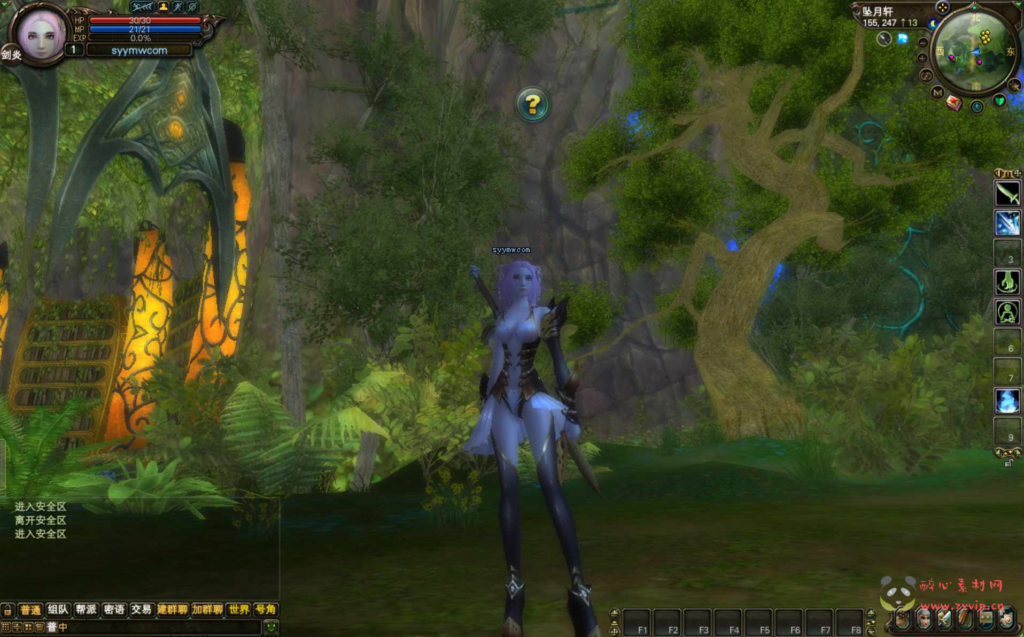
Task: Click the red gem book icon
Action: click(x=954, y=102)
